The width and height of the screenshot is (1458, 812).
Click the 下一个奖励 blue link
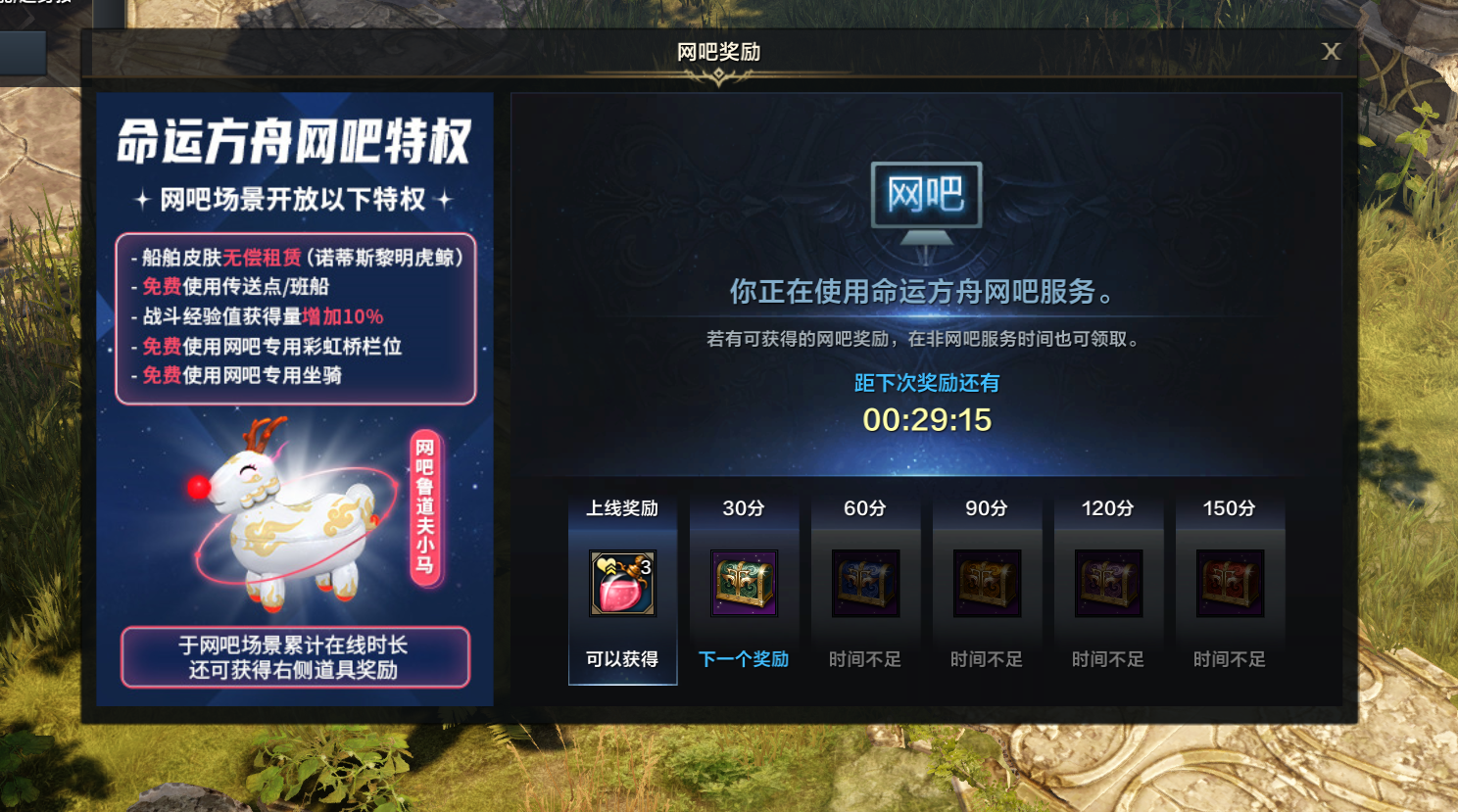744,659
